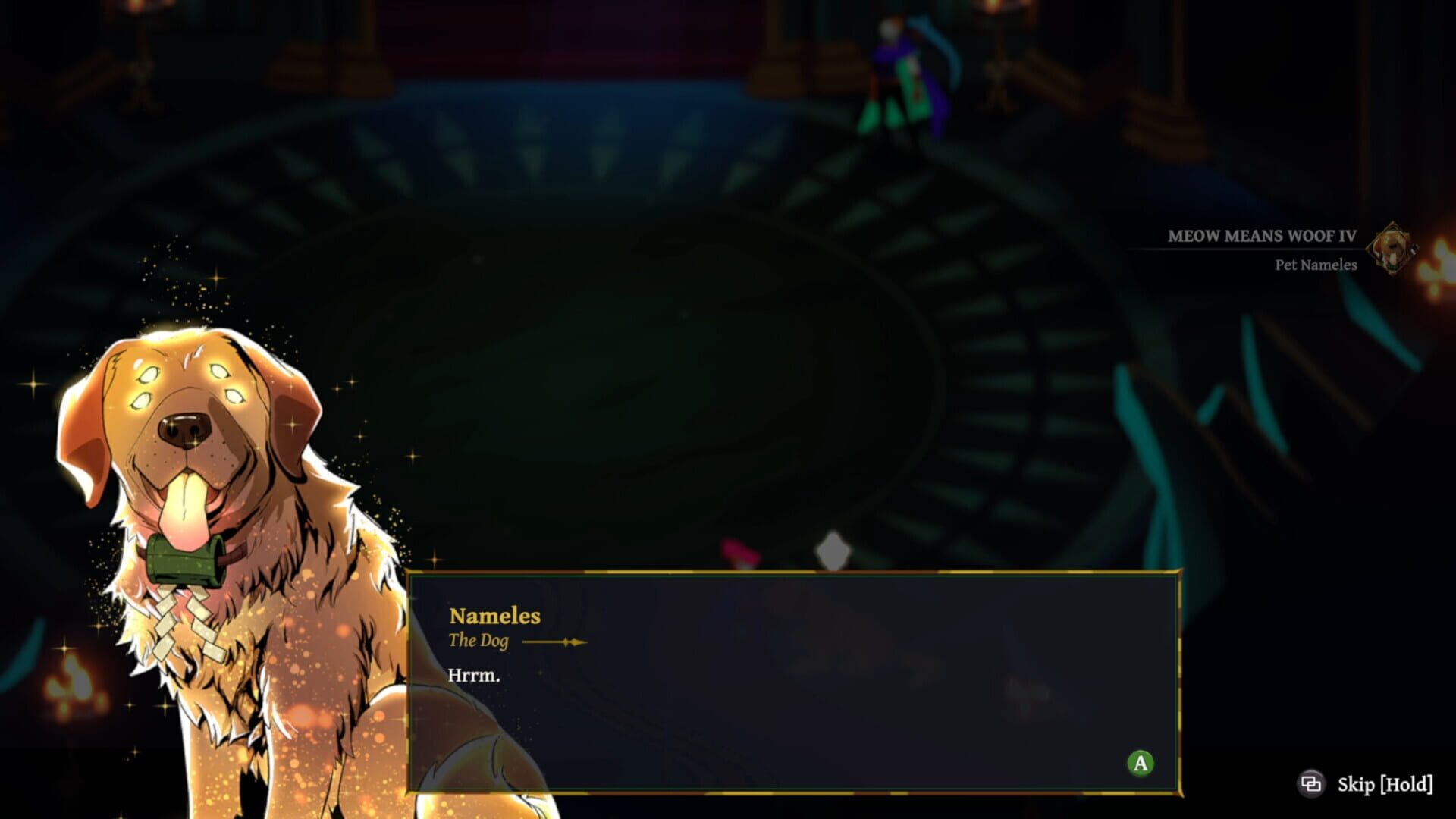Click The Dog subtitle label
1456x819 pixels.
click(x=479, y=641)
